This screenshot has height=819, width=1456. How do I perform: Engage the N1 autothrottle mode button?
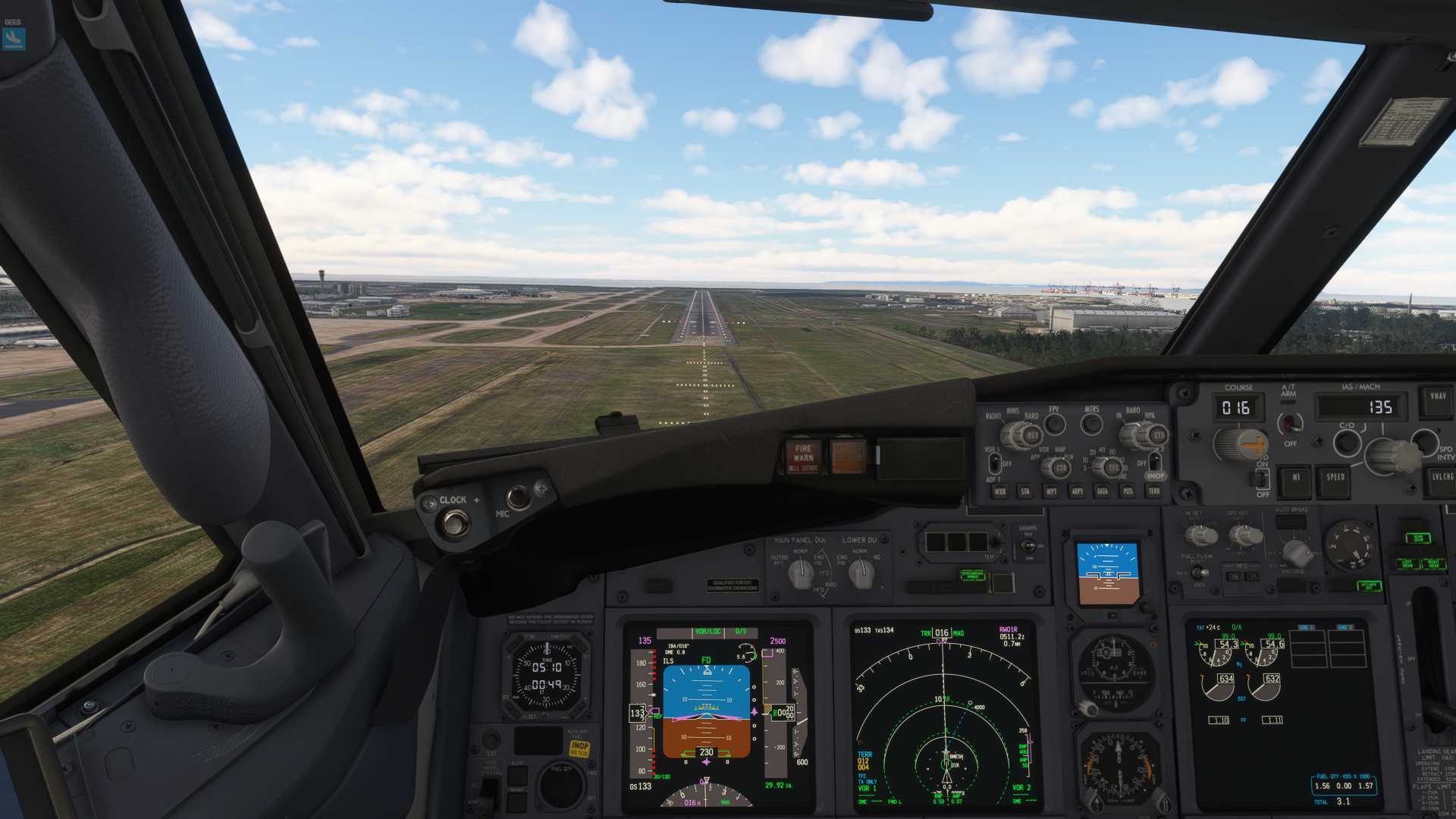click(1296, 478)
